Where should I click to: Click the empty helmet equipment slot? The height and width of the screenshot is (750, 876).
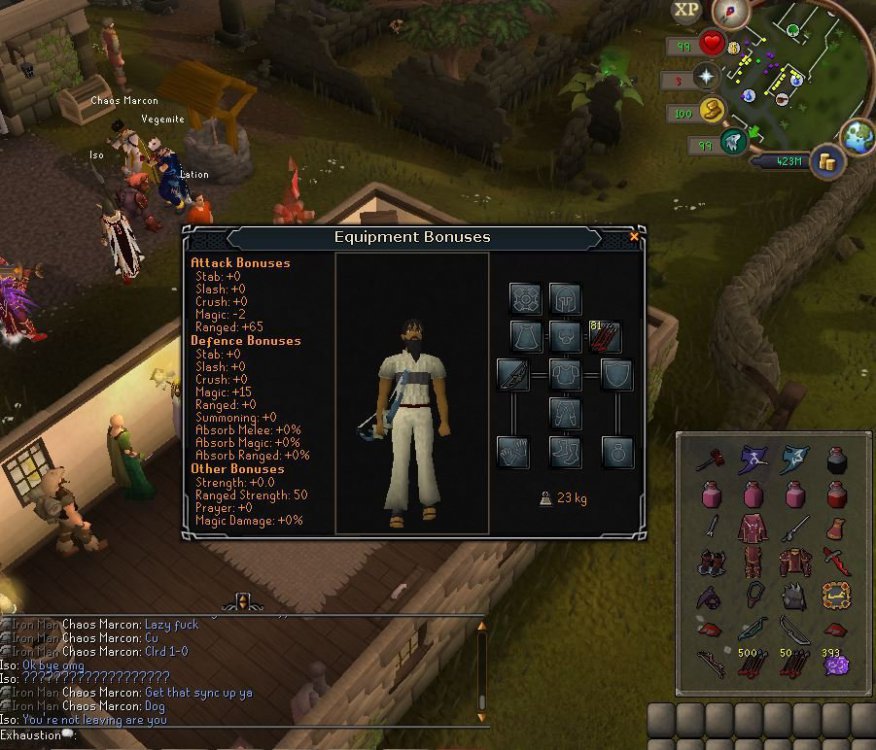point(565,298)
